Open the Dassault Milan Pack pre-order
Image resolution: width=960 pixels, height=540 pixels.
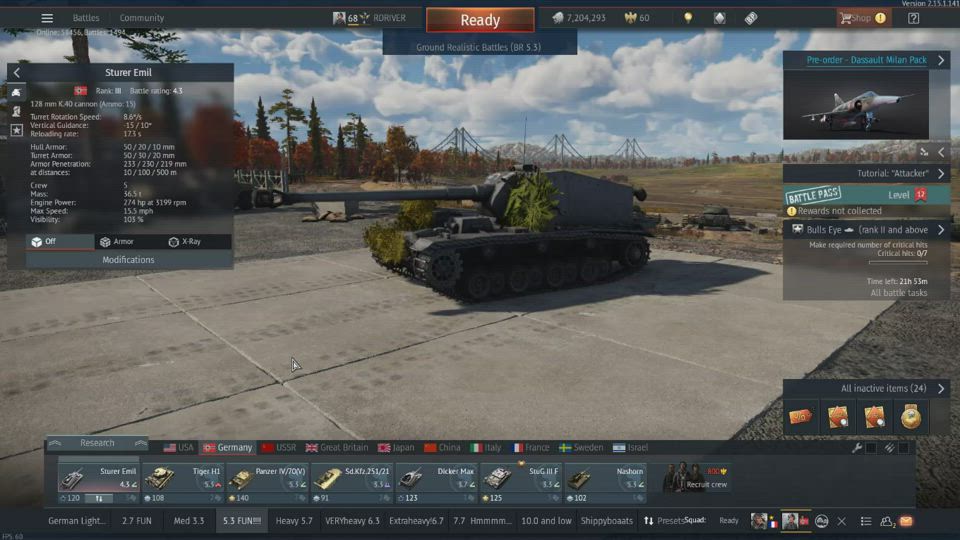click(866, 60)
